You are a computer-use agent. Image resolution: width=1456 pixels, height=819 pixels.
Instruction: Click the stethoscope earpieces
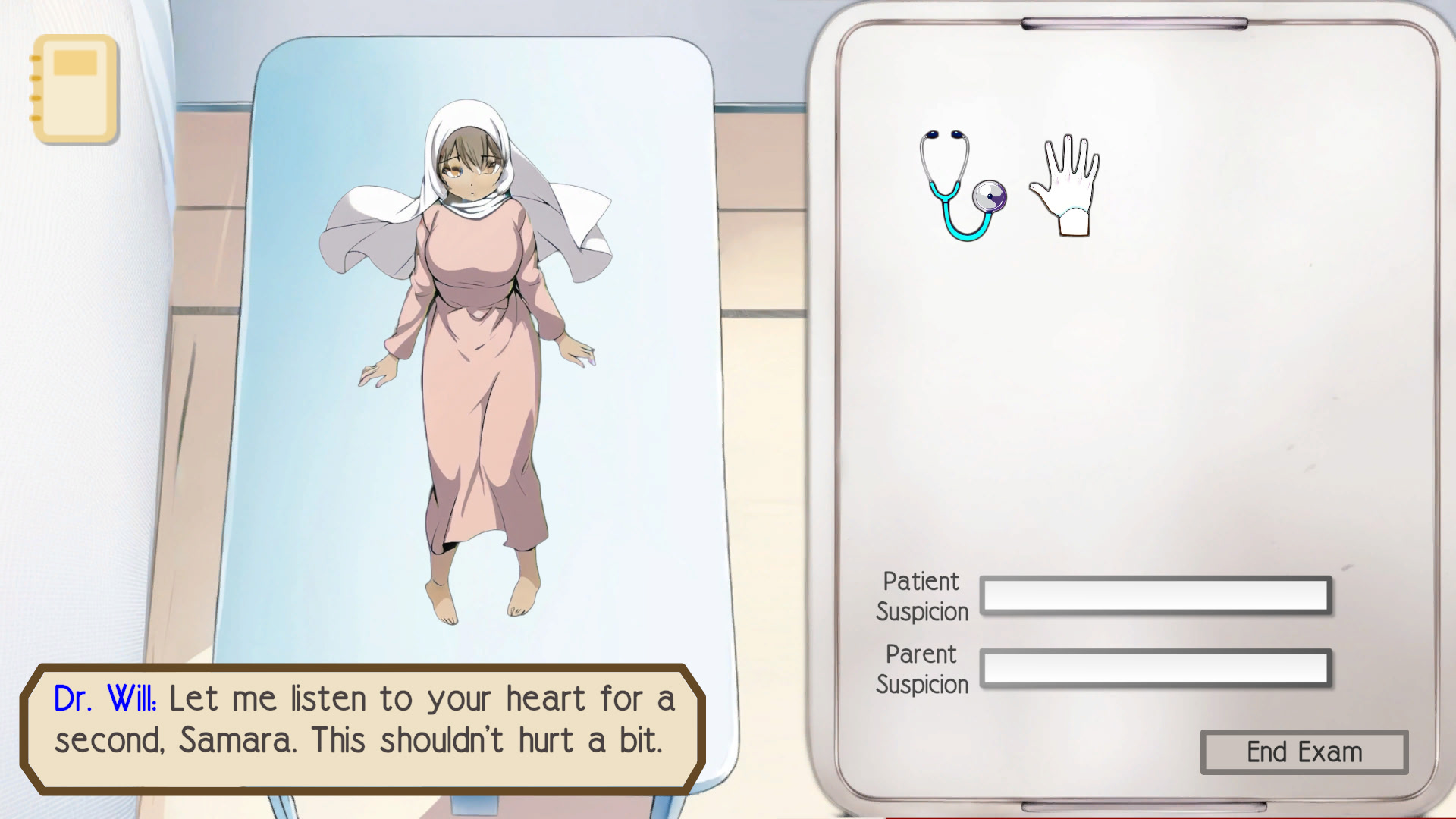coord(944,136)
